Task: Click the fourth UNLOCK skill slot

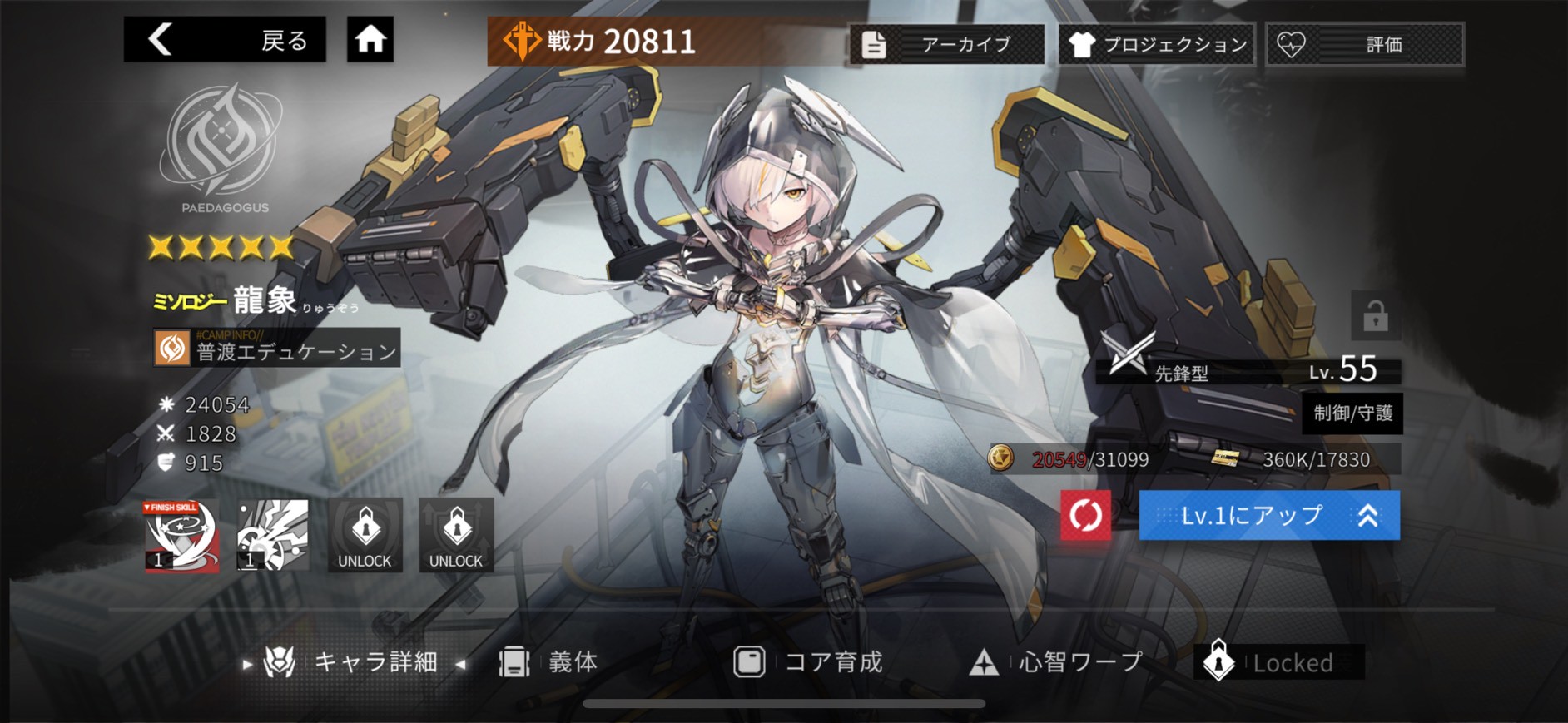Action: coord(454,536)
